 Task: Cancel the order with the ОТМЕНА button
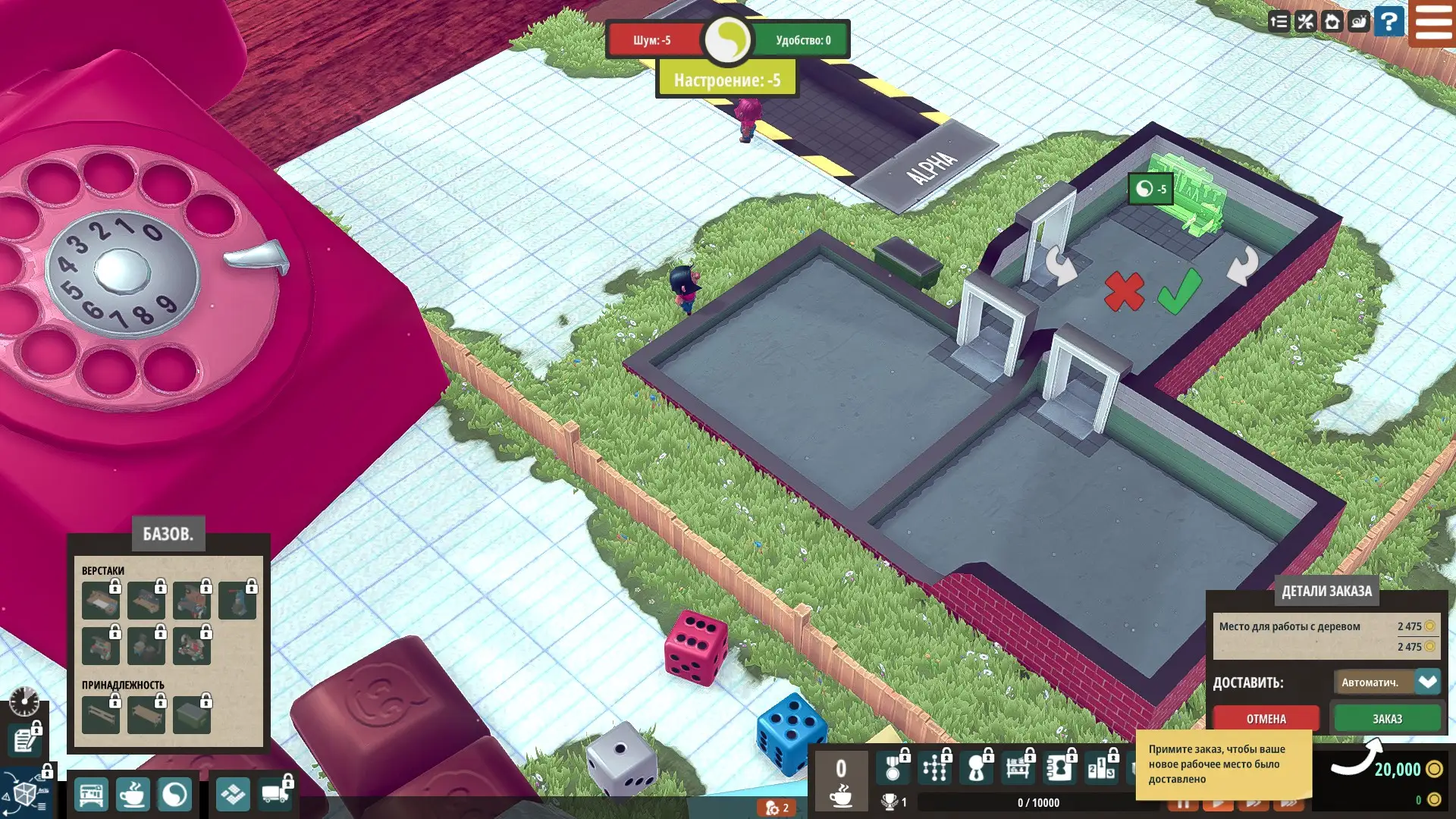point(1266,718)
